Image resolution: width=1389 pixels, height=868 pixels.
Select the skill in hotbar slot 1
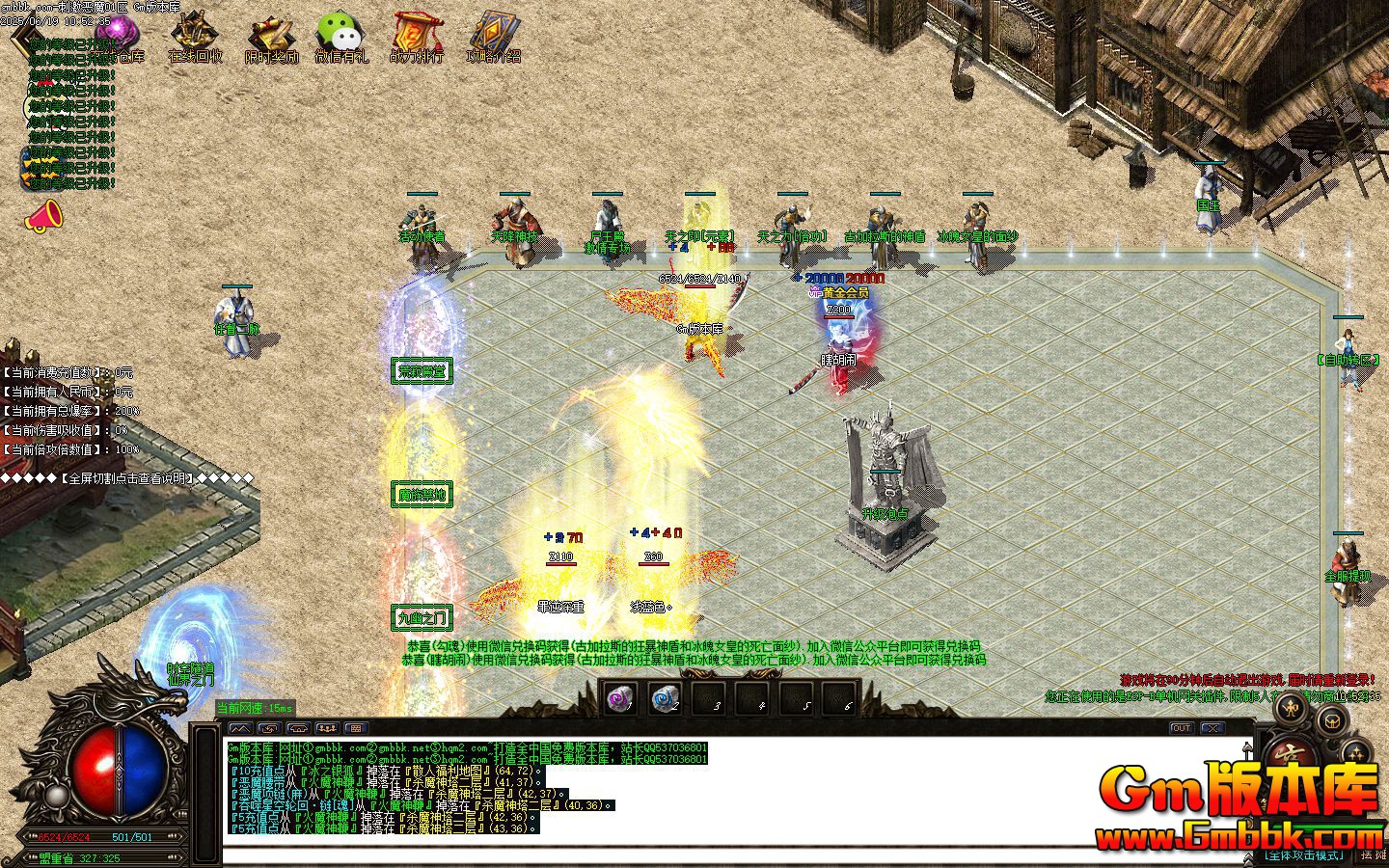(x=622, y=698)
